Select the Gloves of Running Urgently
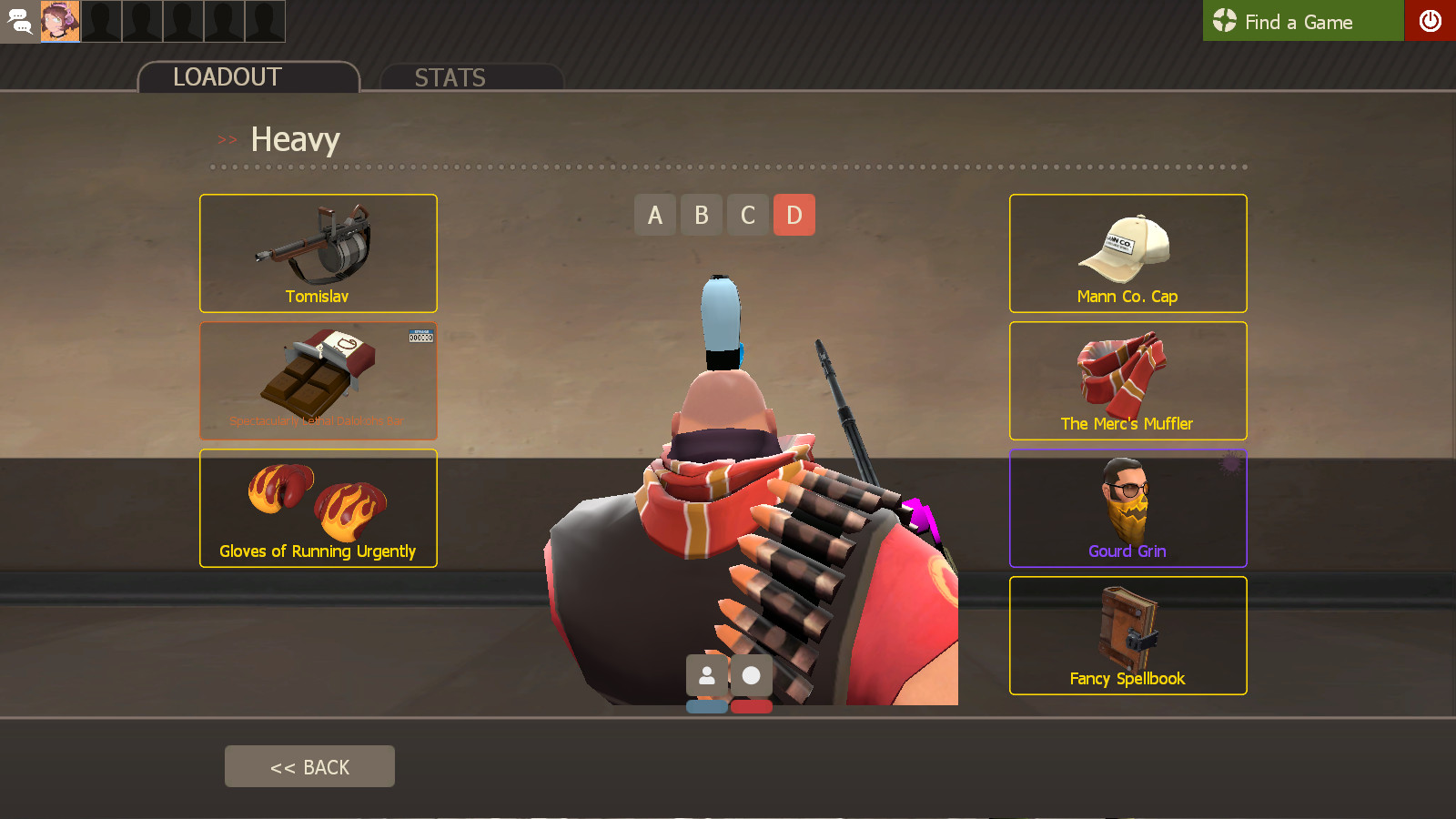 click(x=318, y=508)
